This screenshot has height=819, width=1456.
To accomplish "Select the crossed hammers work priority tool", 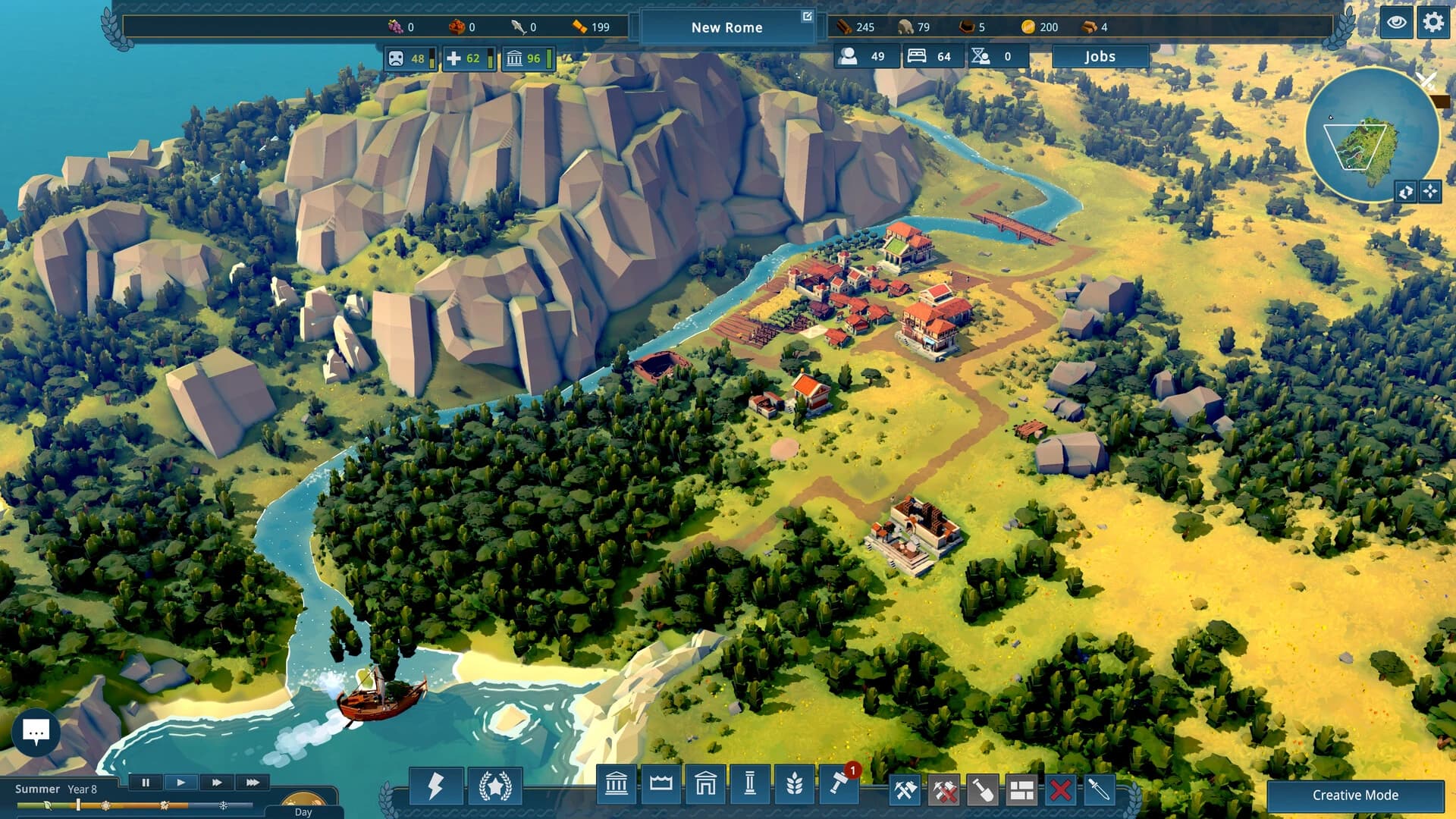I will tap(904, 789).
